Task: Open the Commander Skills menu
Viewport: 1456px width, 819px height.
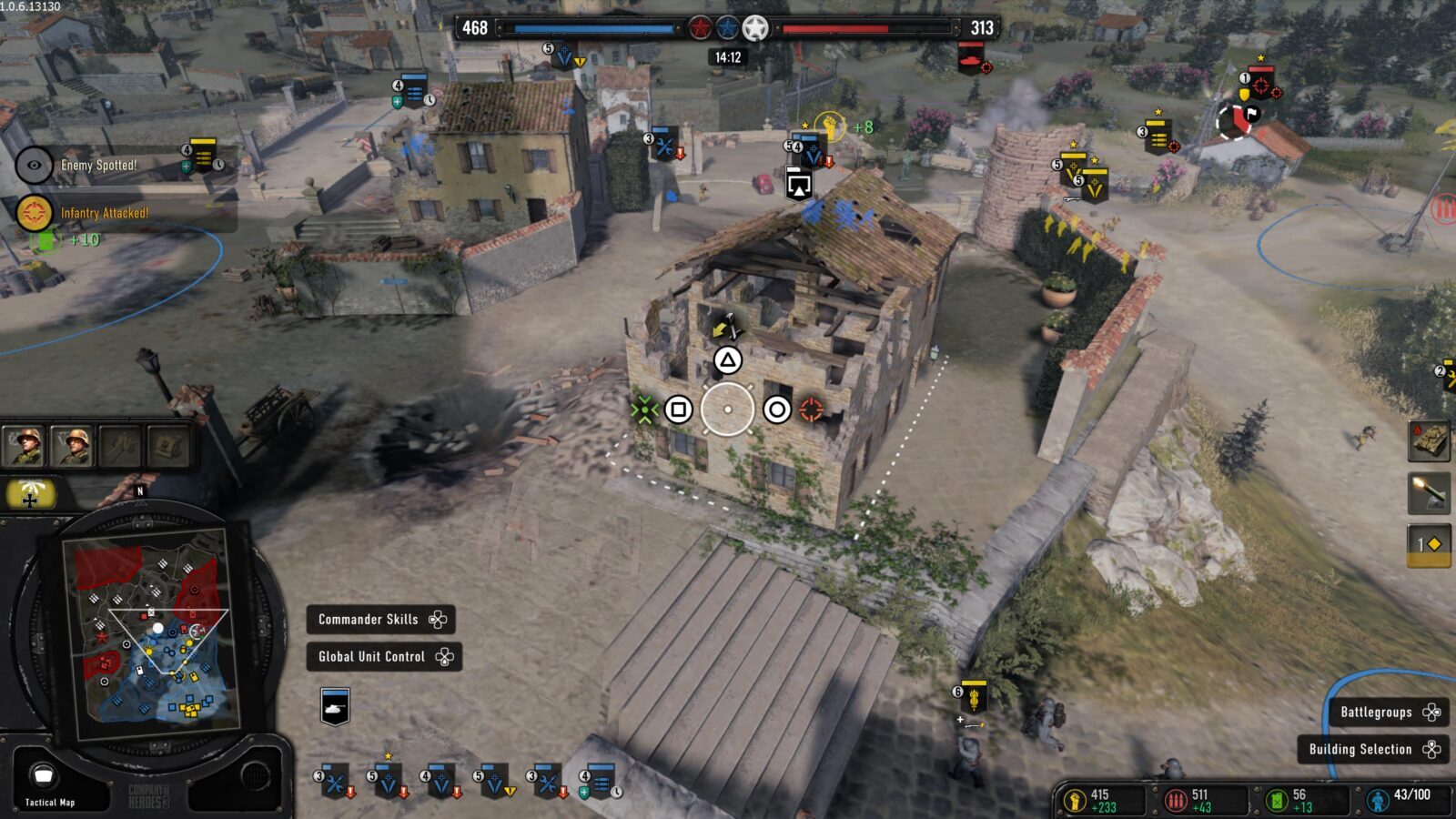Action: click(x=380, y=620)
